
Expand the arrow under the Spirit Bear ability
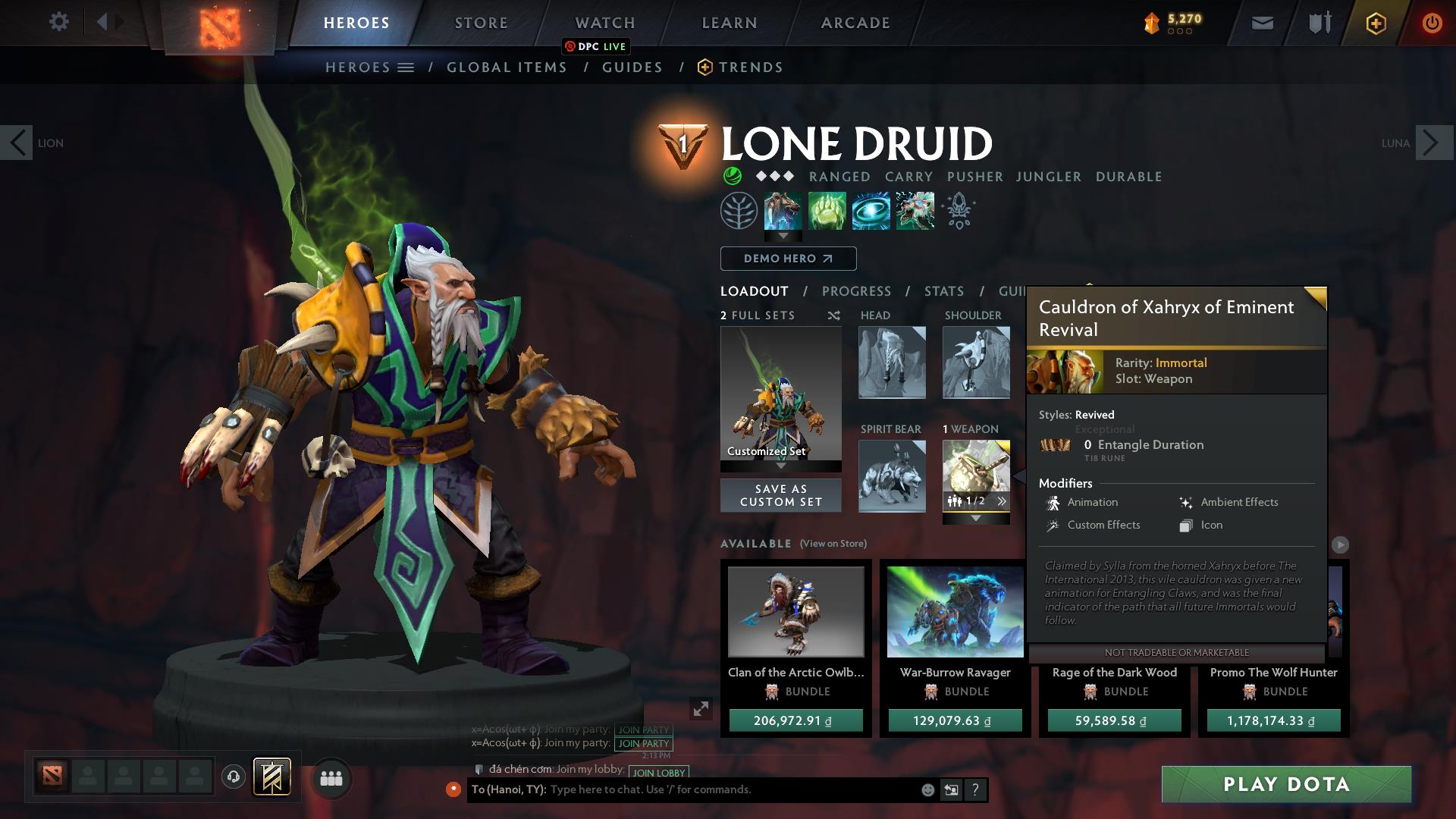pyautogui.click(x=783, y=237)
